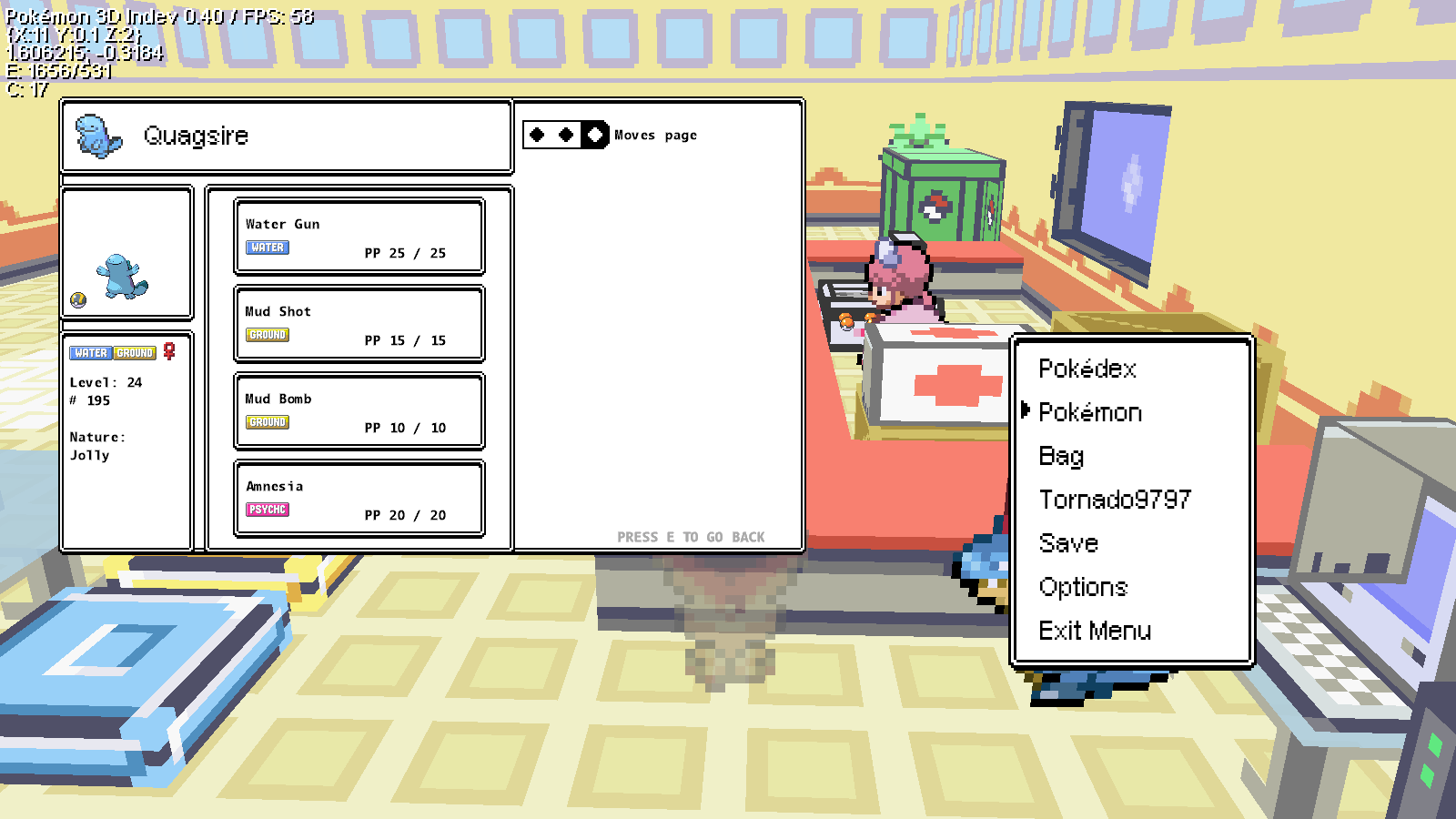Select the Water Gun move

[x=359, y=237]
